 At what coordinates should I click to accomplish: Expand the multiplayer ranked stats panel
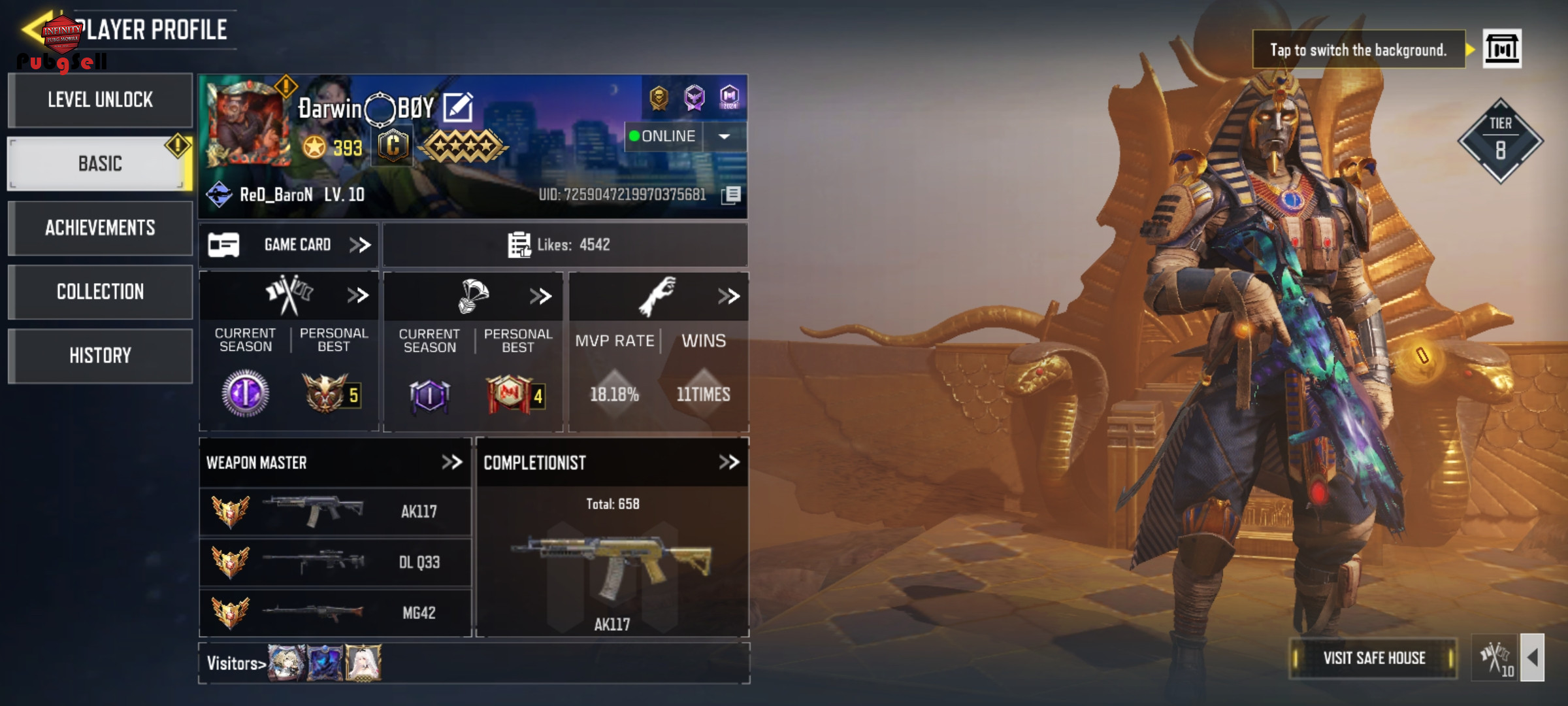[x=357, y=295]
